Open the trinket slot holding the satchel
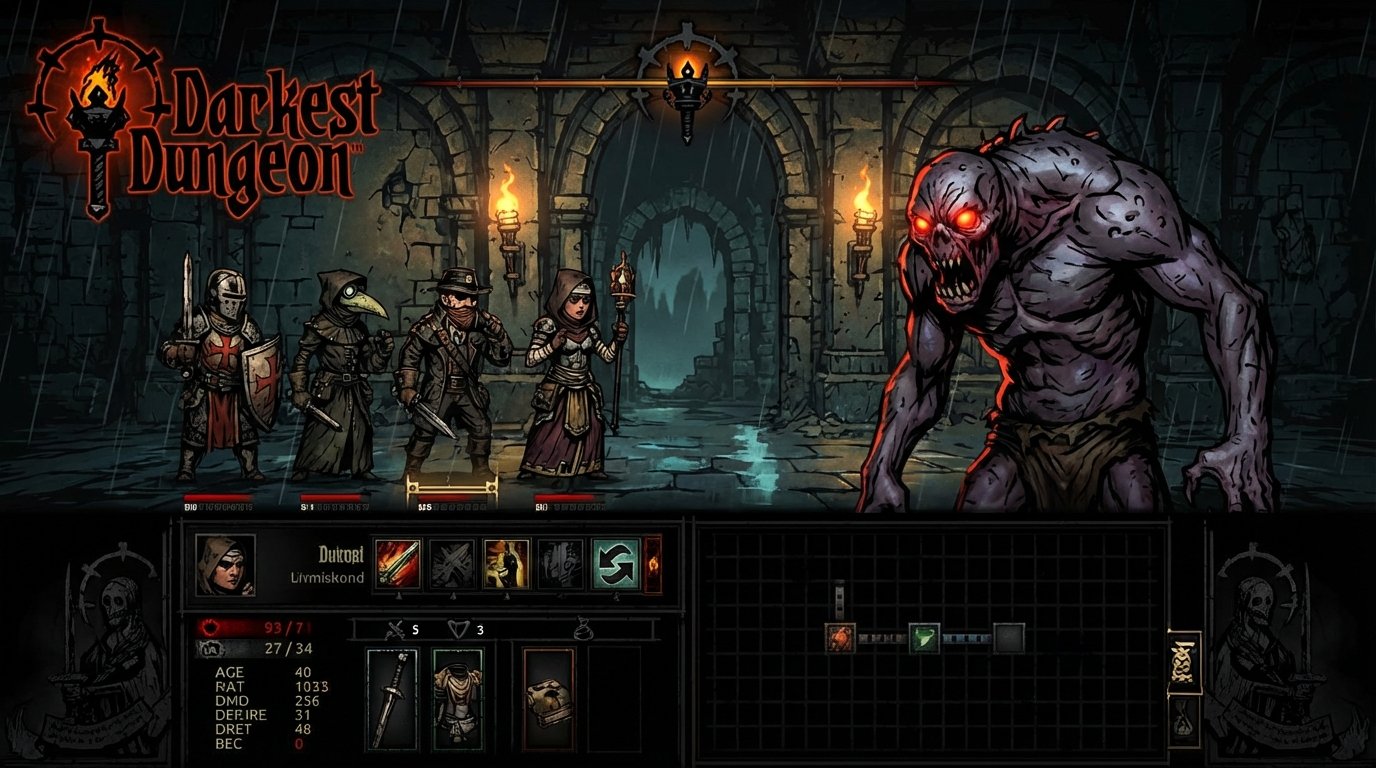This screenshot has width=1376, height=768. pyautogui.click(x=549, y=698)
